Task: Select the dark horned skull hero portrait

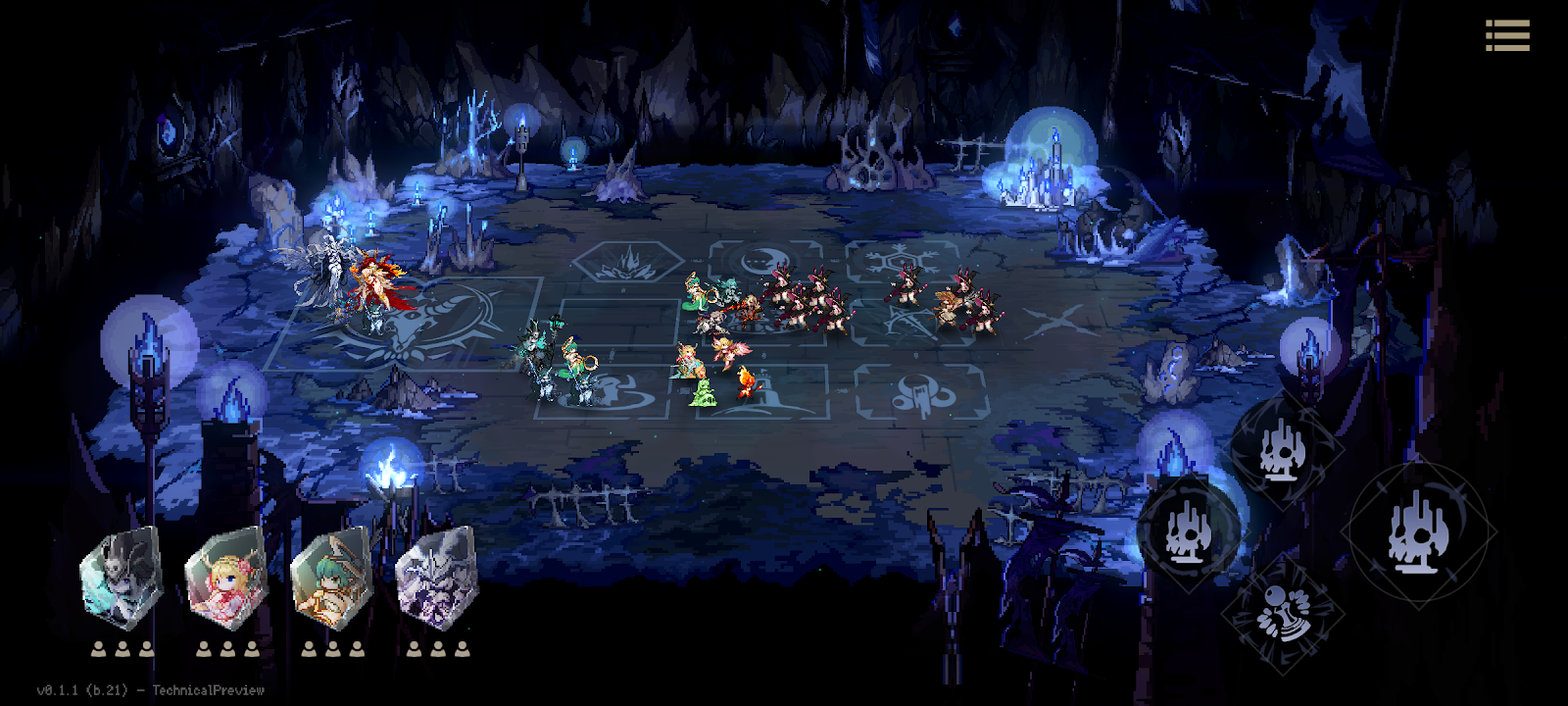Action: coord(121,579)
